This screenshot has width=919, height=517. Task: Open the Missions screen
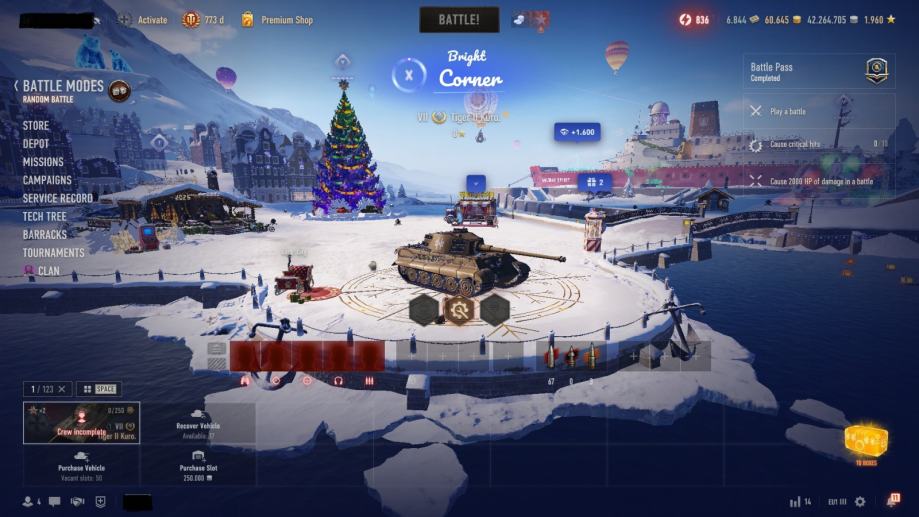[43, 162]
